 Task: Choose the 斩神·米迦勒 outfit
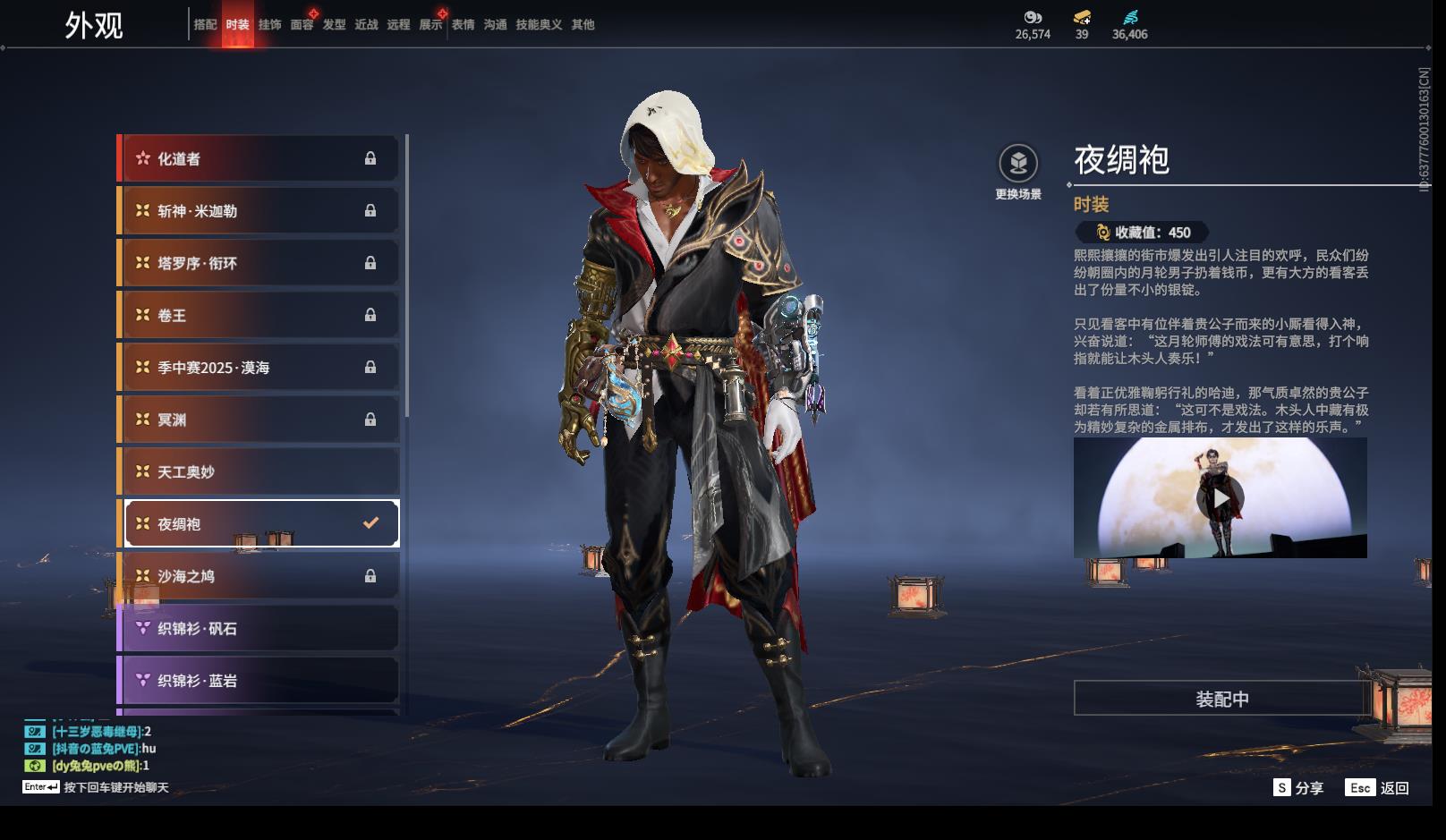click(259, 211)
